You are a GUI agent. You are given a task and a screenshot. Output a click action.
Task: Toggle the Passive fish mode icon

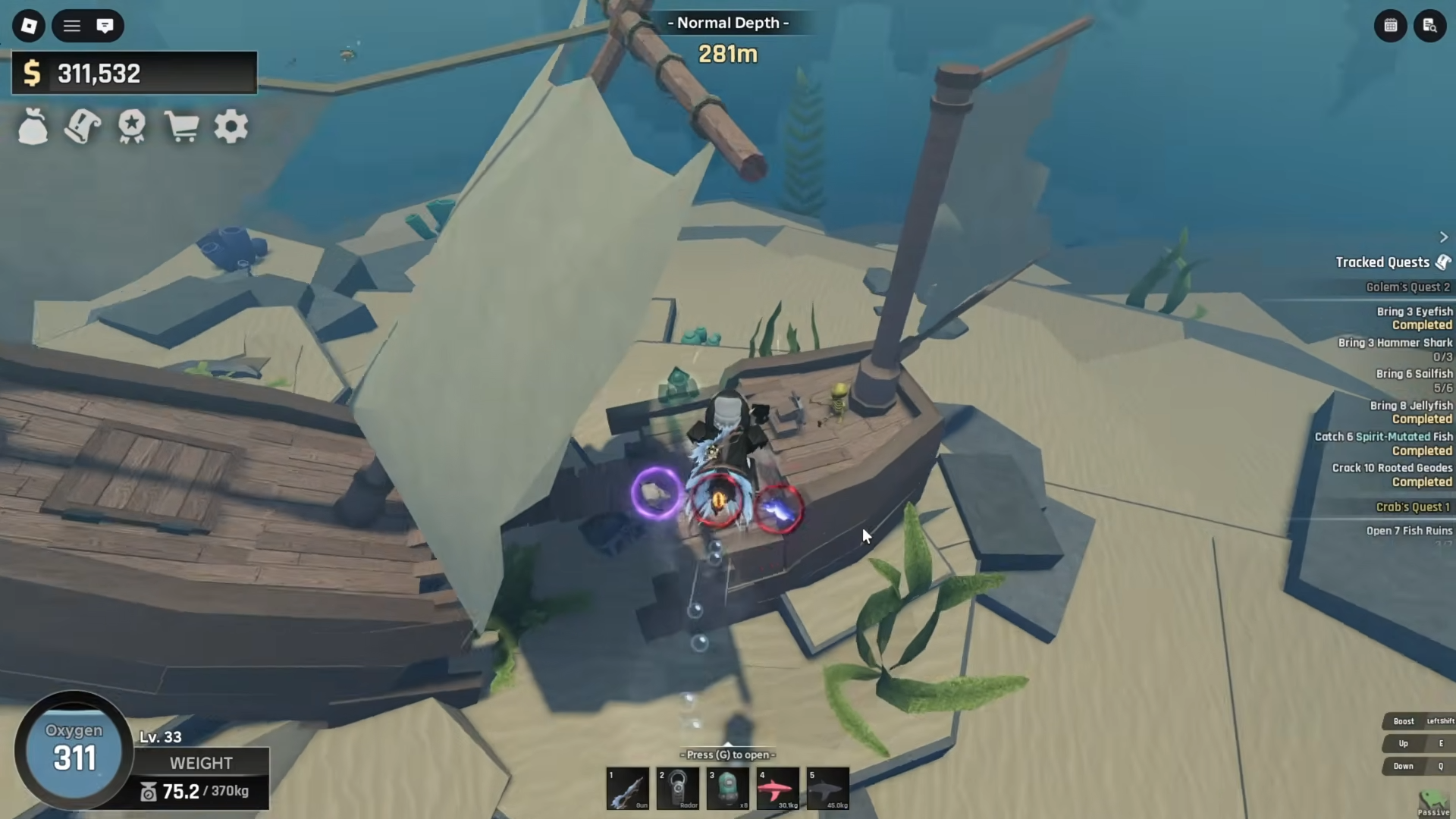click(x=1432, y=802)
